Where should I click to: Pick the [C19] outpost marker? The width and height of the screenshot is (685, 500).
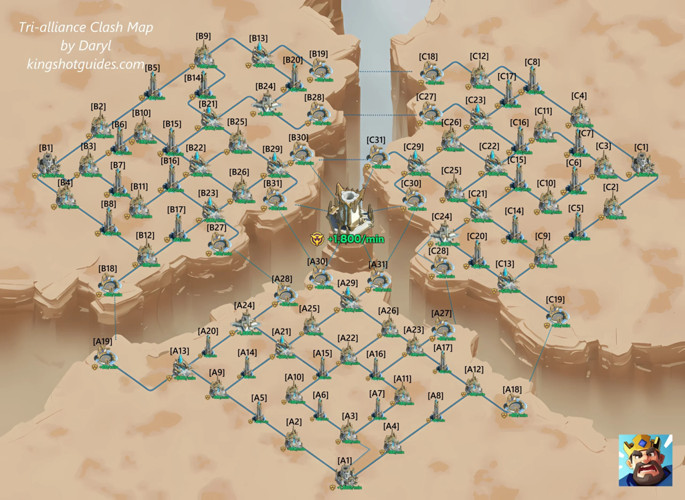[x=555, y=316]
